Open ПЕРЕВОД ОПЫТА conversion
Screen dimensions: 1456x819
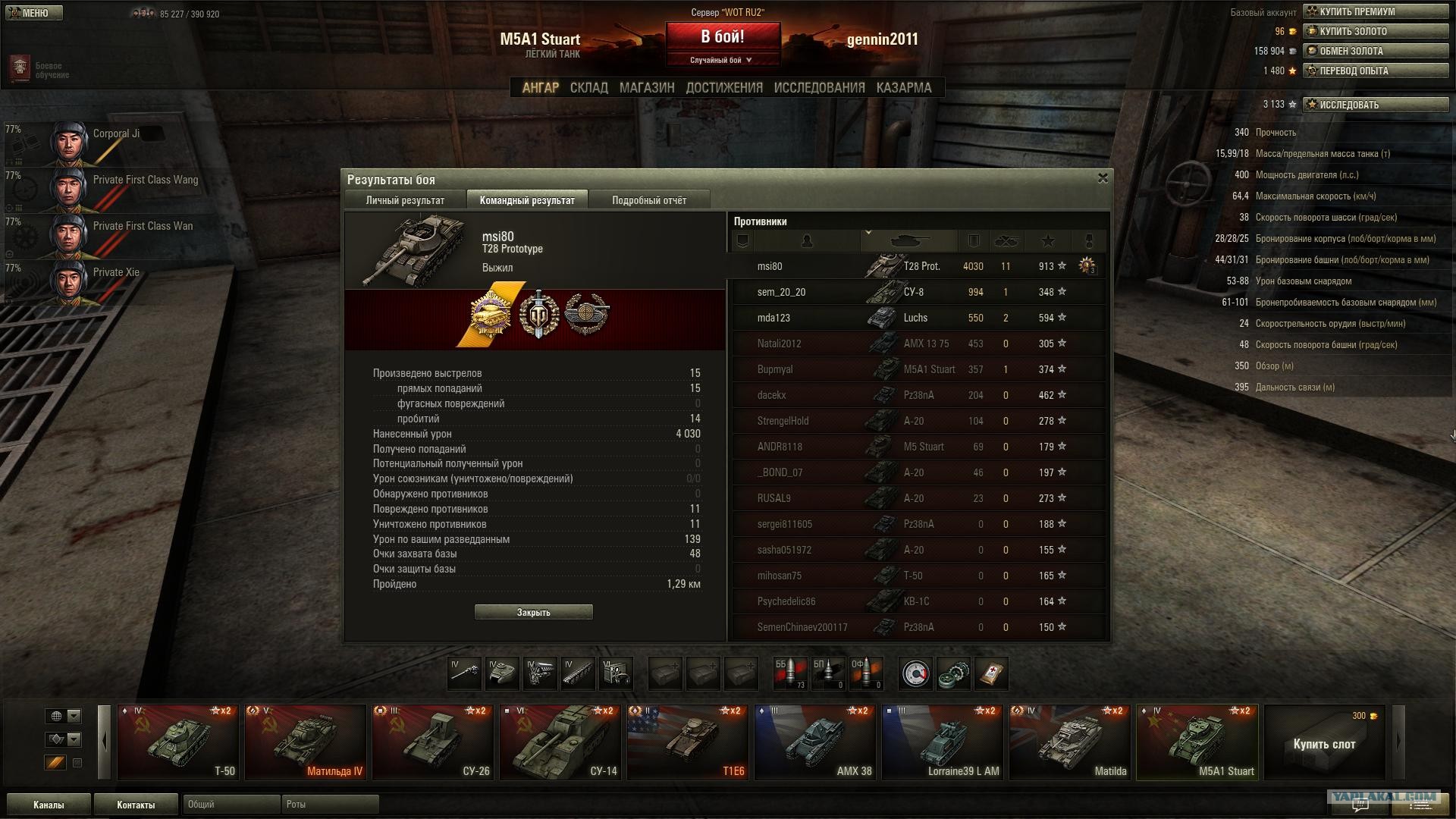[x=1375, y=71]
